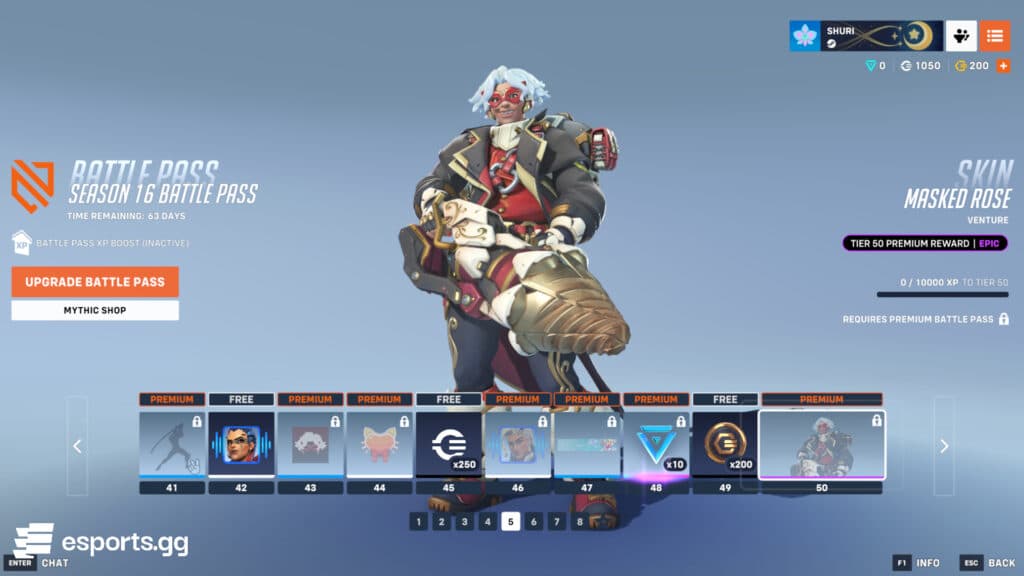Select the tier 49 gold coins reward
1024x576 pixels.
725,444
